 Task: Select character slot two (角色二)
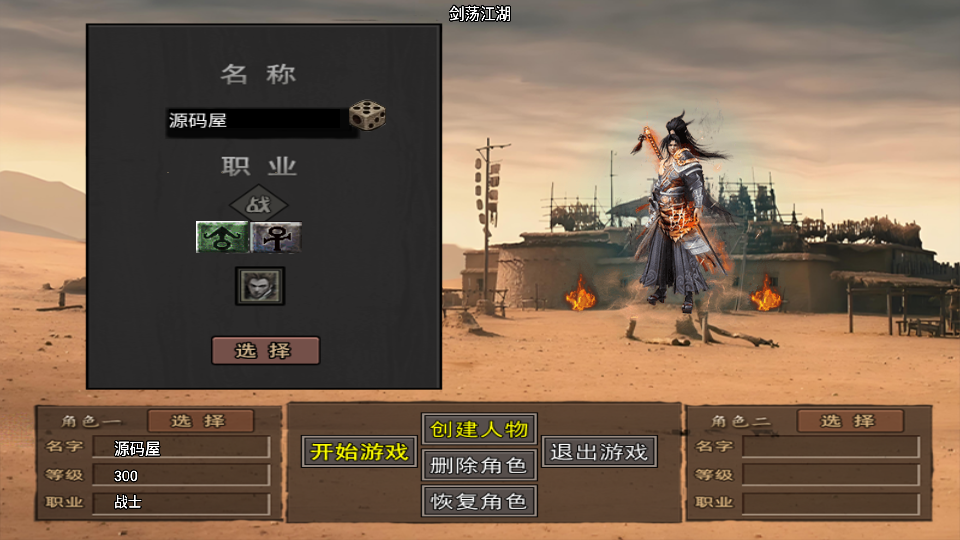click(x=850, y=421)
